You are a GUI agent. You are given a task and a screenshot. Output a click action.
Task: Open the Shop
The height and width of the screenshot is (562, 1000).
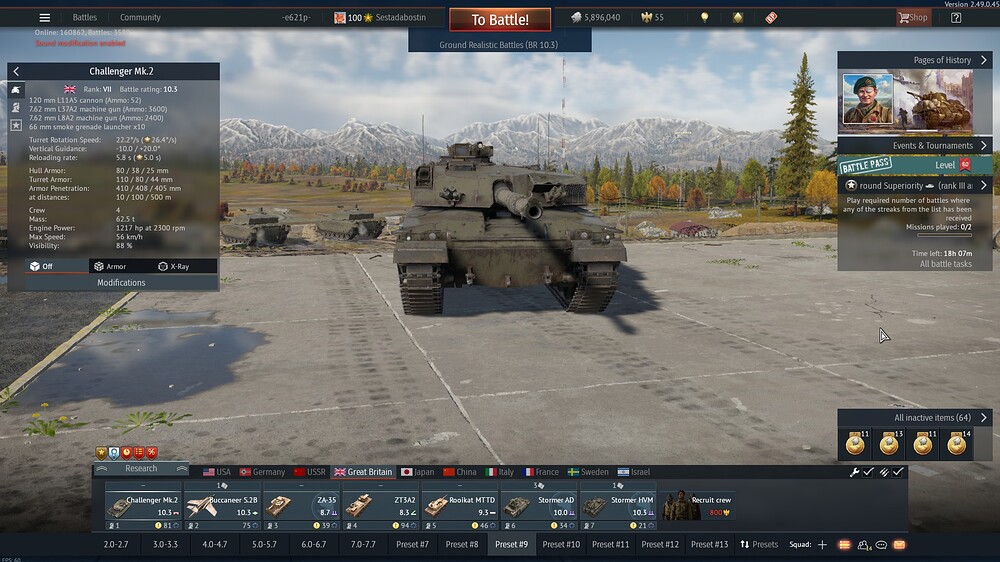(x=912, y=17)
